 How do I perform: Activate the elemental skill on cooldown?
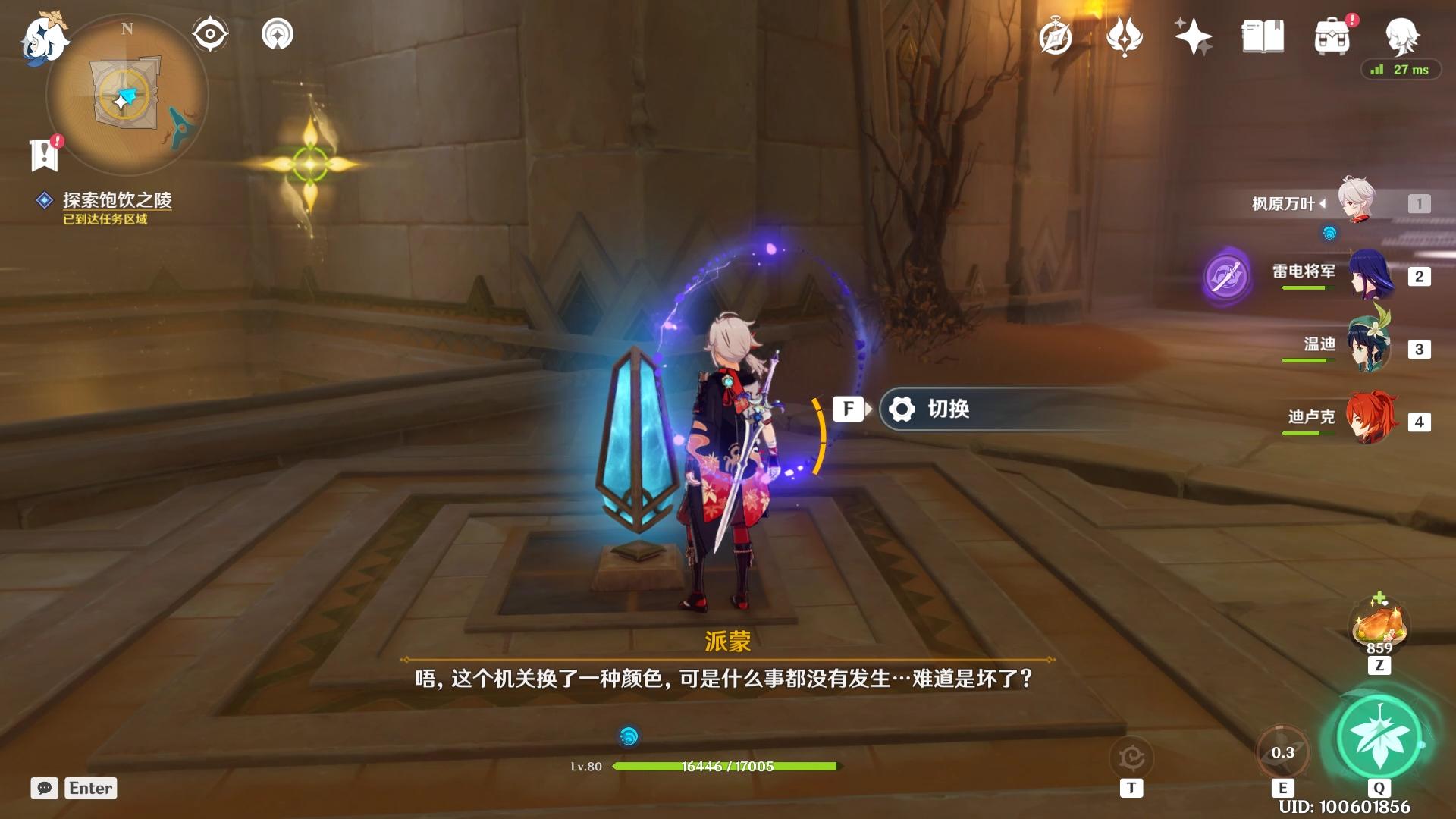pos(1282,752)
